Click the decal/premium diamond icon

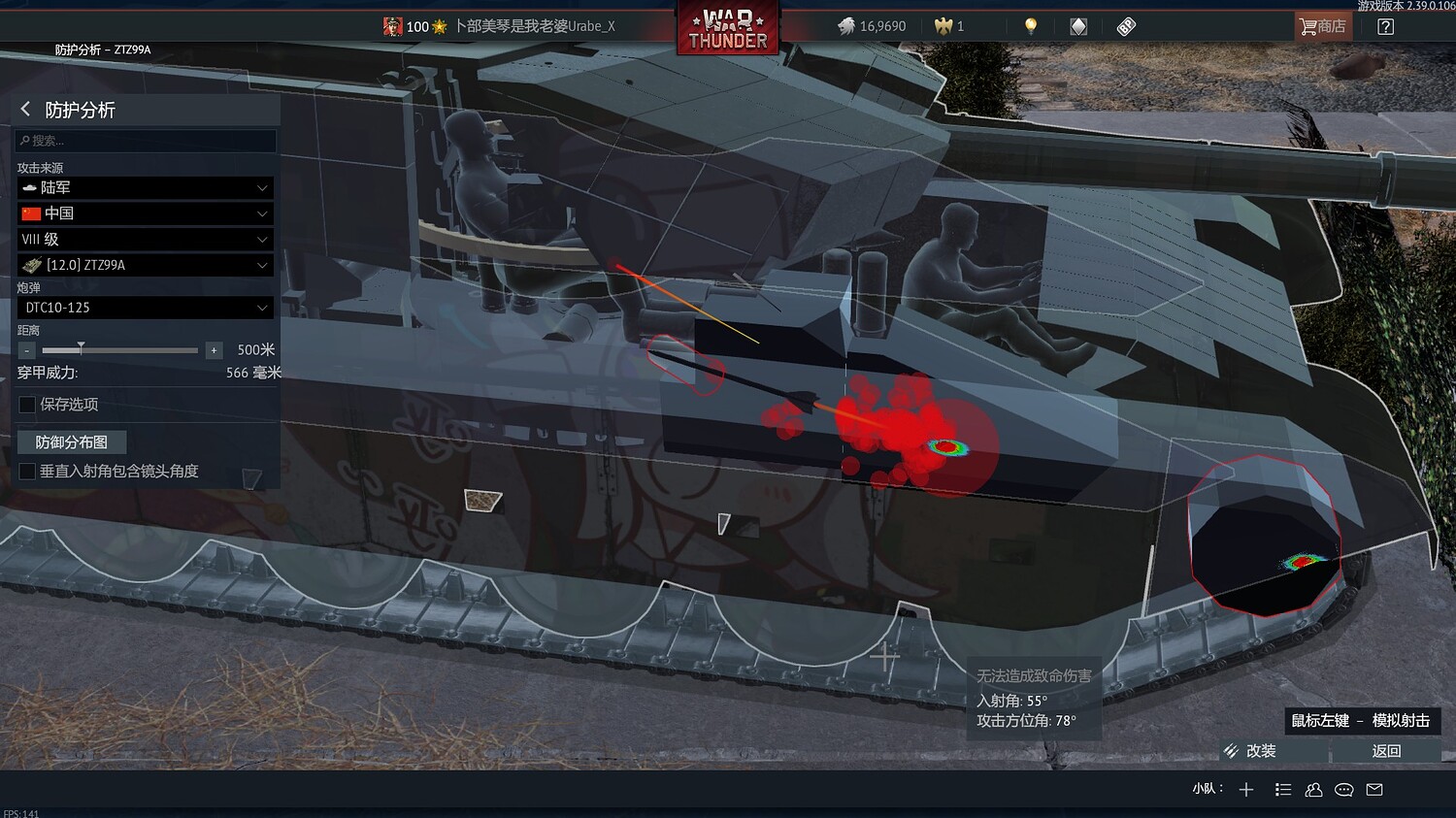(x=1078, y=26)
